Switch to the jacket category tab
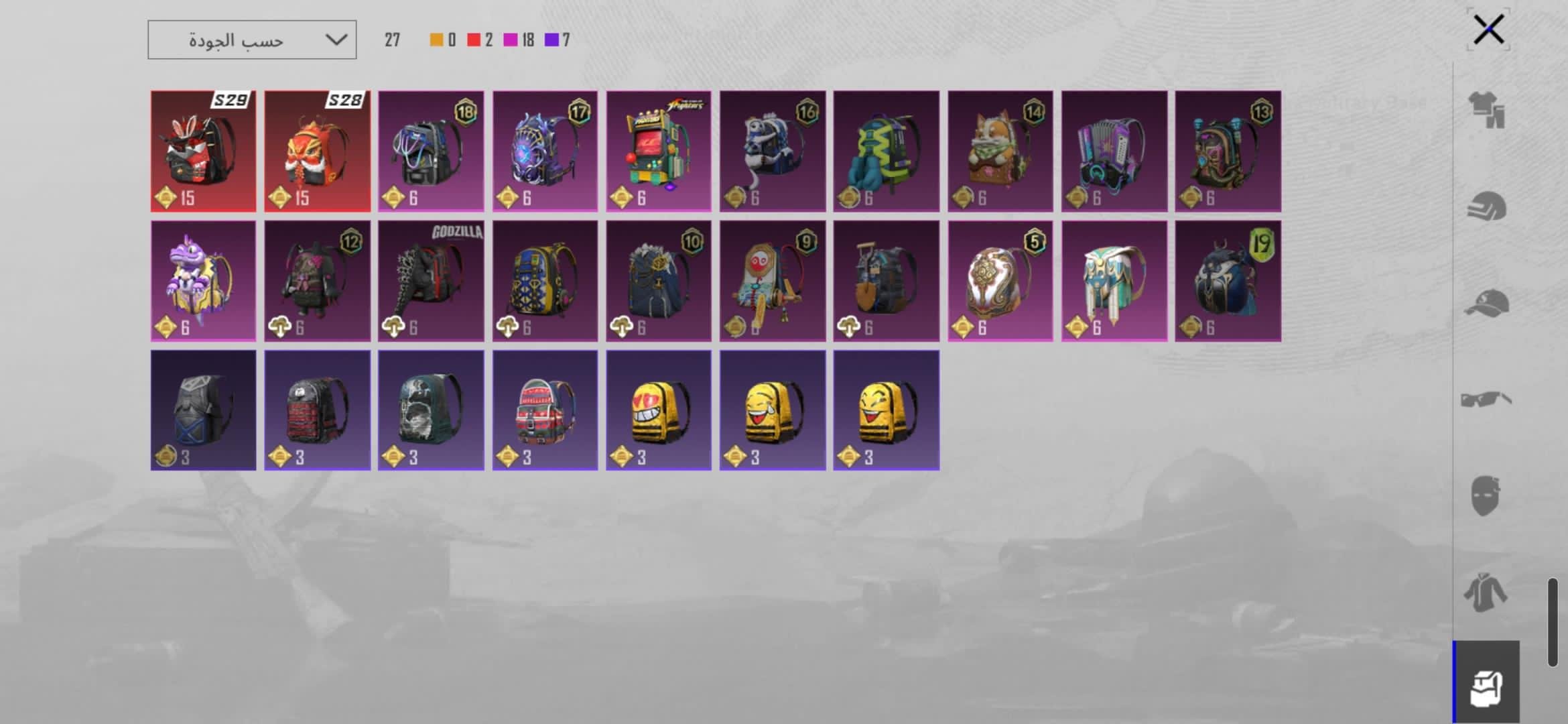The height and width of the screenshot is (724, 1568). tap(1486, 593)
